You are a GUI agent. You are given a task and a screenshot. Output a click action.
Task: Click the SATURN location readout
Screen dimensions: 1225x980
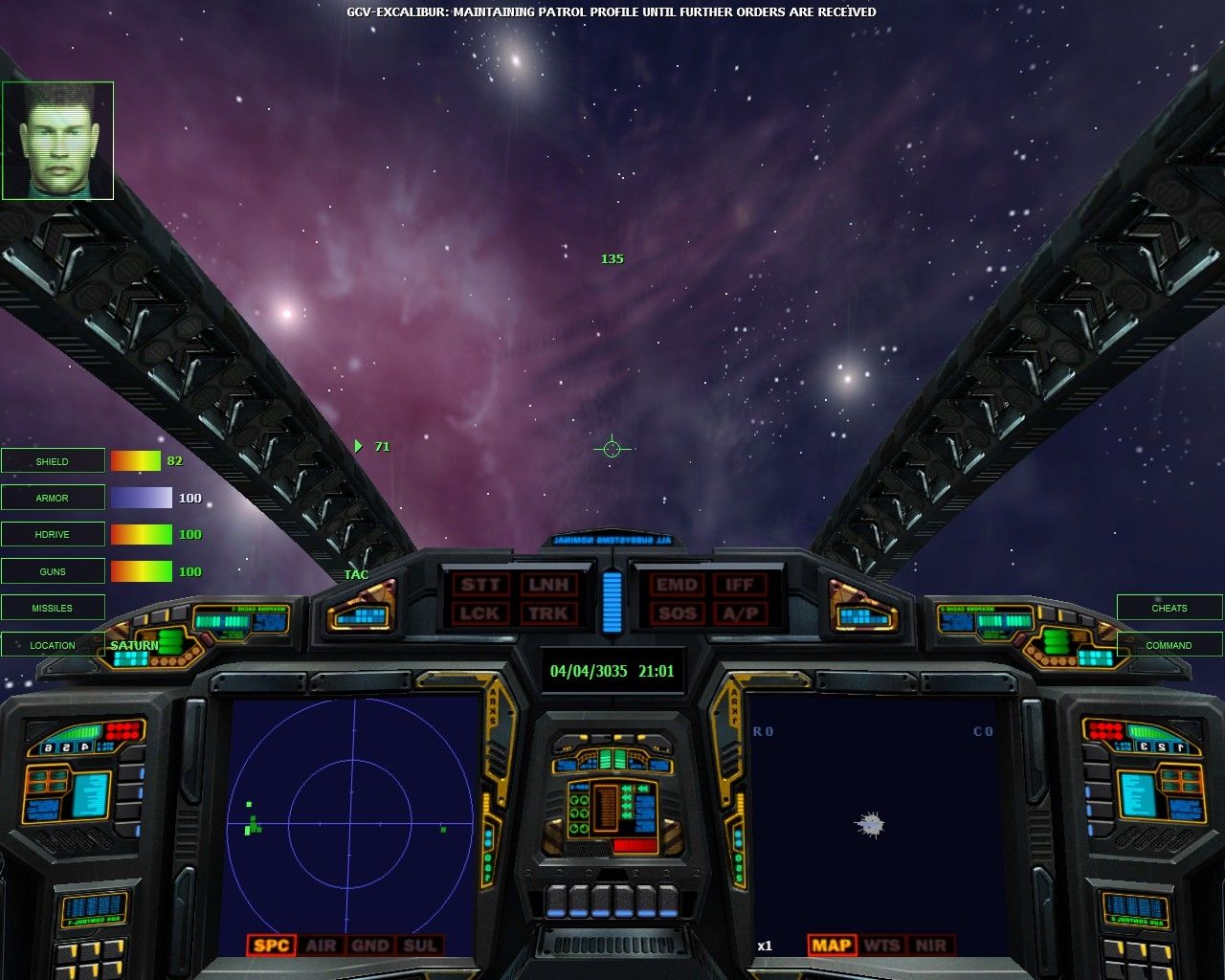135,645
